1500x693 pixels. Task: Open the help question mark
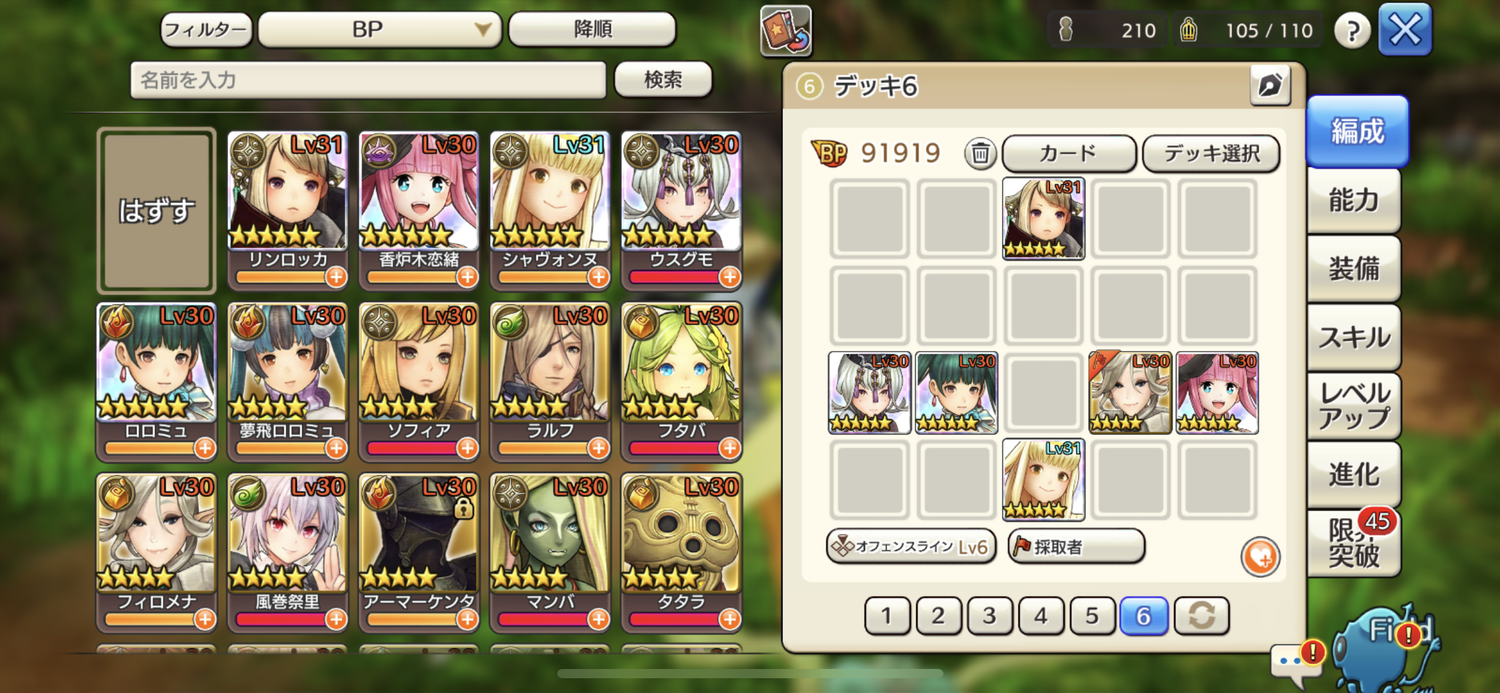[x=1351, y=31]
